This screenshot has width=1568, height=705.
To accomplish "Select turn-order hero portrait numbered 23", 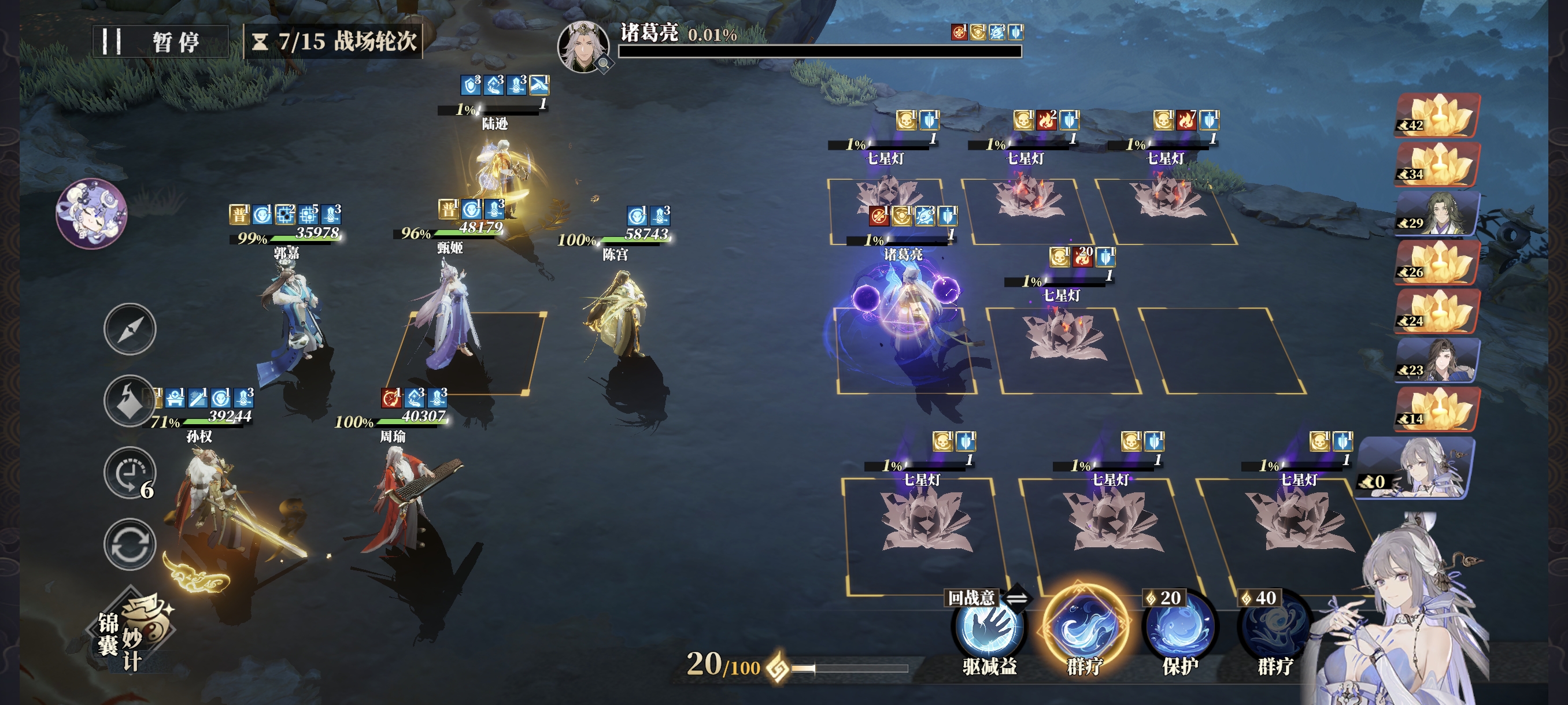I will (1437, 361).
